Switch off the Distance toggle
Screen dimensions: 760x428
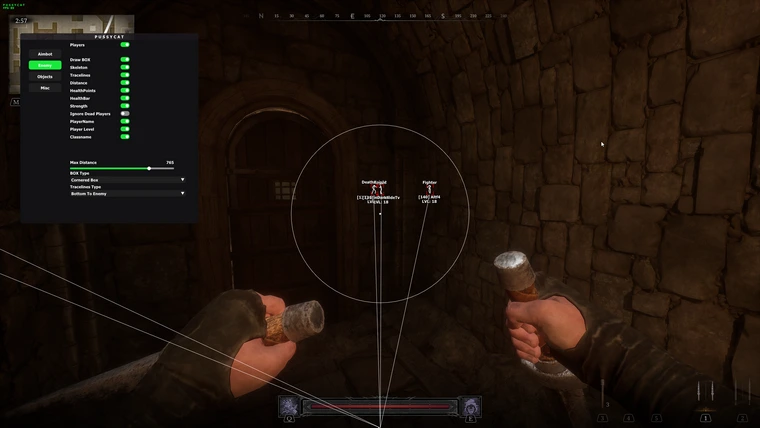pos(125,83)
